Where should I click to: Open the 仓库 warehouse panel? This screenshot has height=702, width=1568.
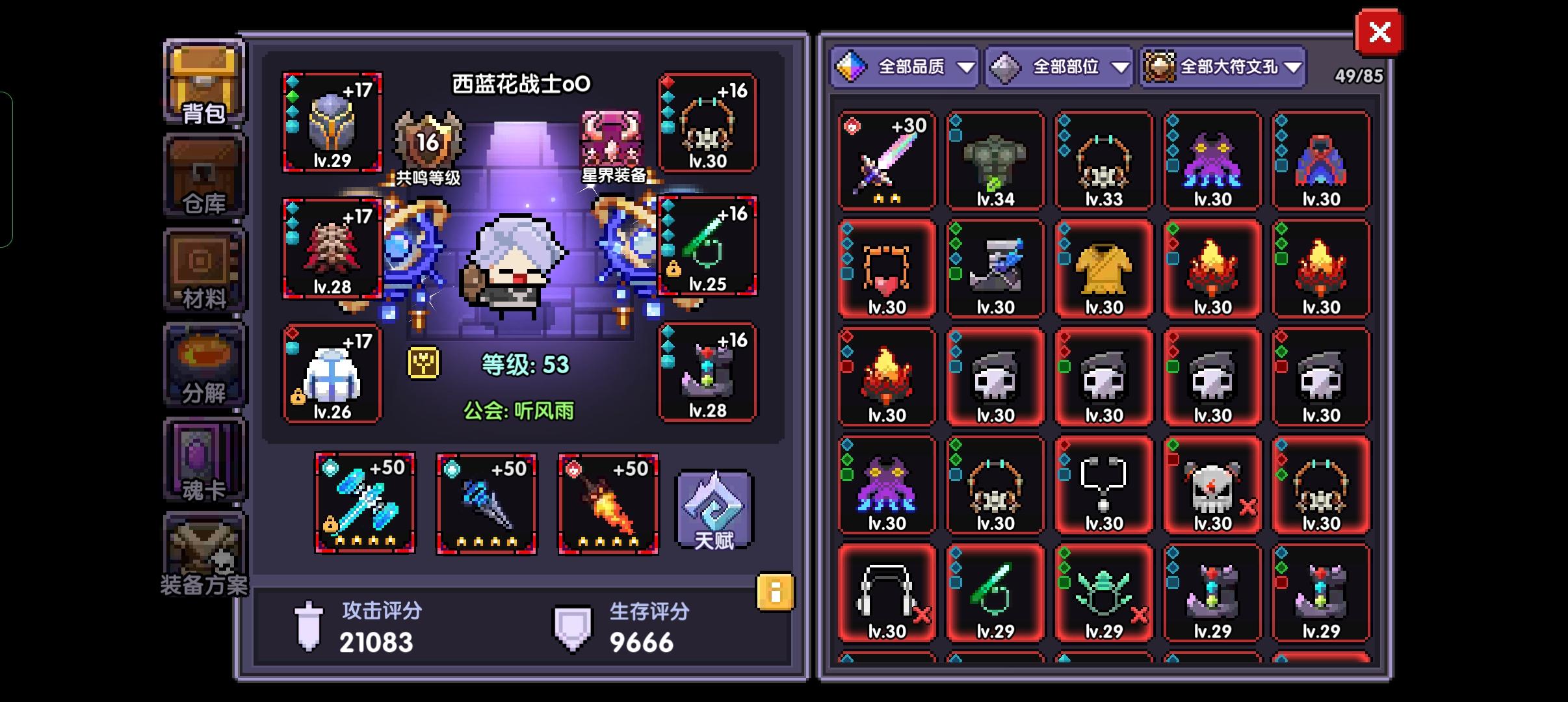pos(203,175)
